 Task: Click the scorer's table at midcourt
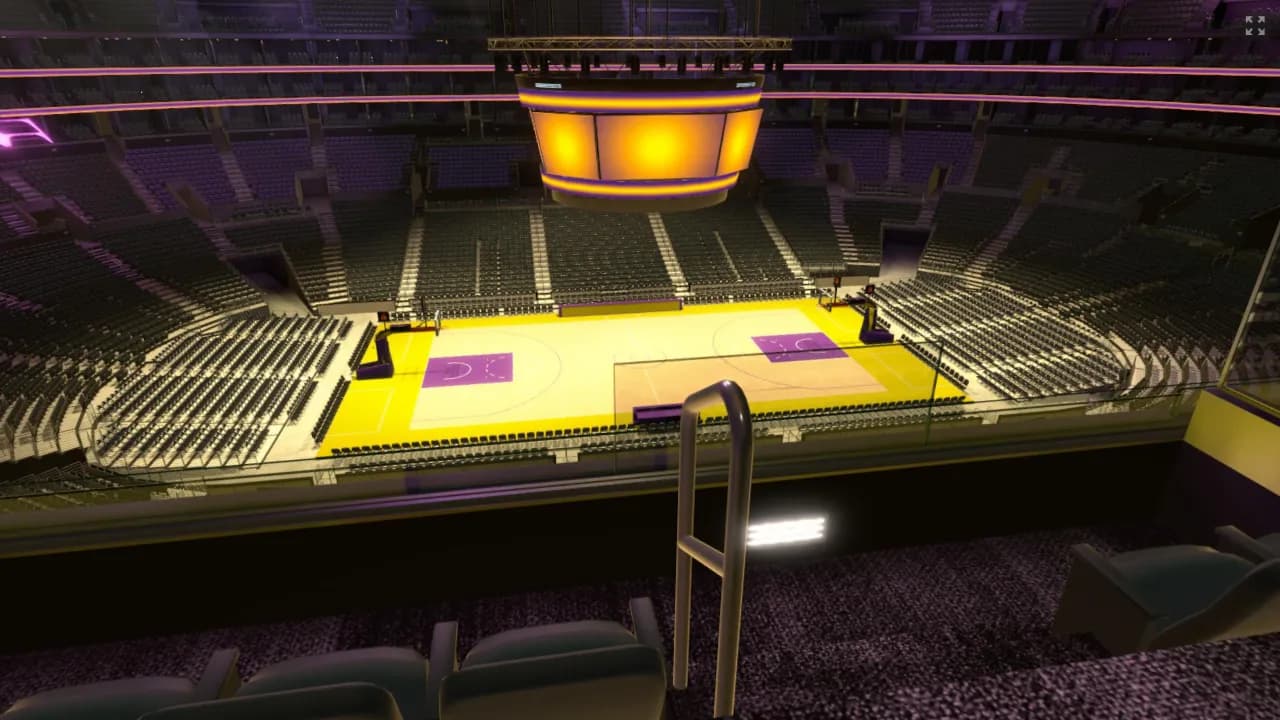(x=655, y=412)
